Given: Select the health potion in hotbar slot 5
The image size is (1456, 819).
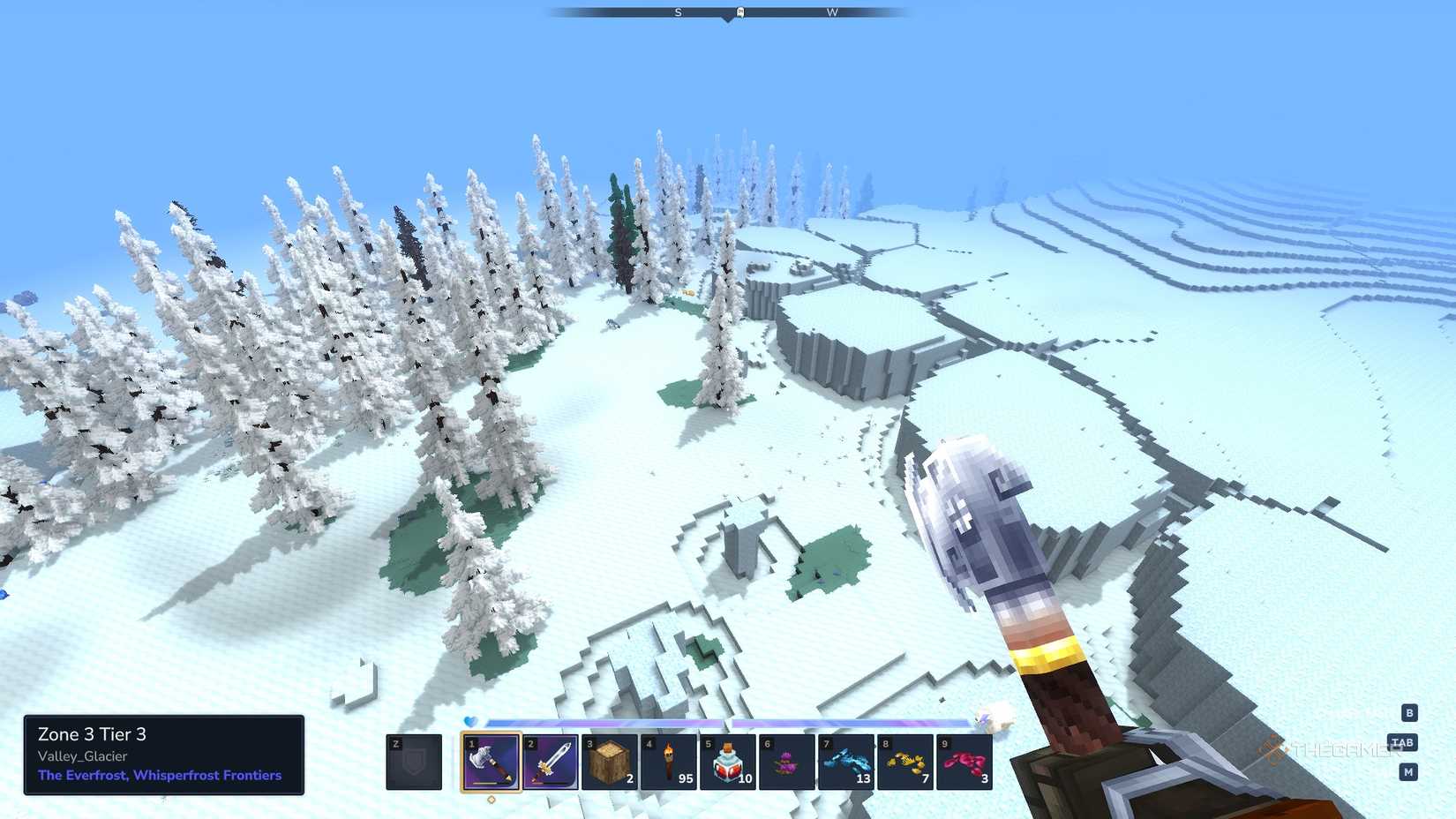Looking at the screenshot, I should pyautogui.click(x=728, y=763).
